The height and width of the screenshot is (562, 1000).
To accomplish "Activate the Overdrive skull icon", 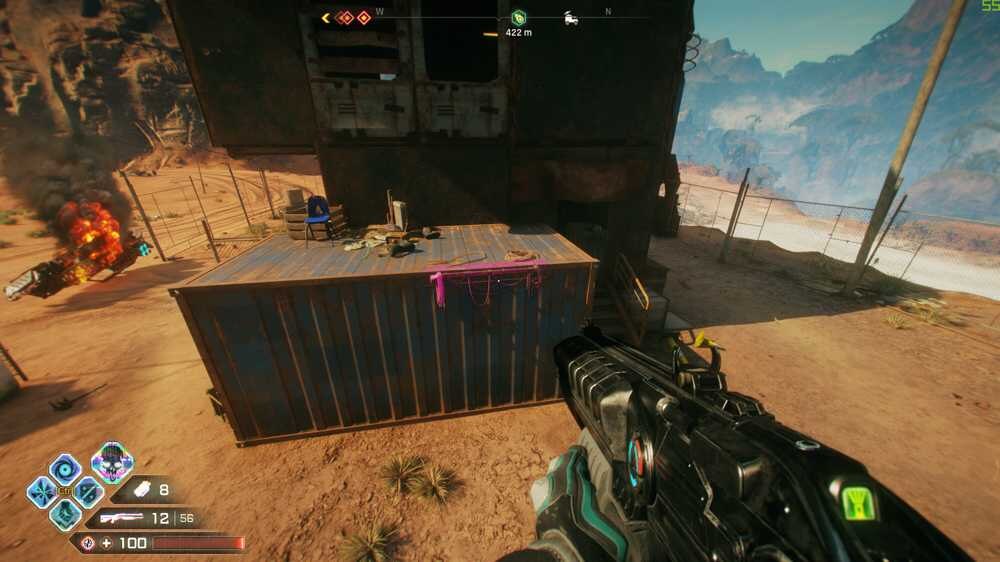I will [x=112, y=461].
